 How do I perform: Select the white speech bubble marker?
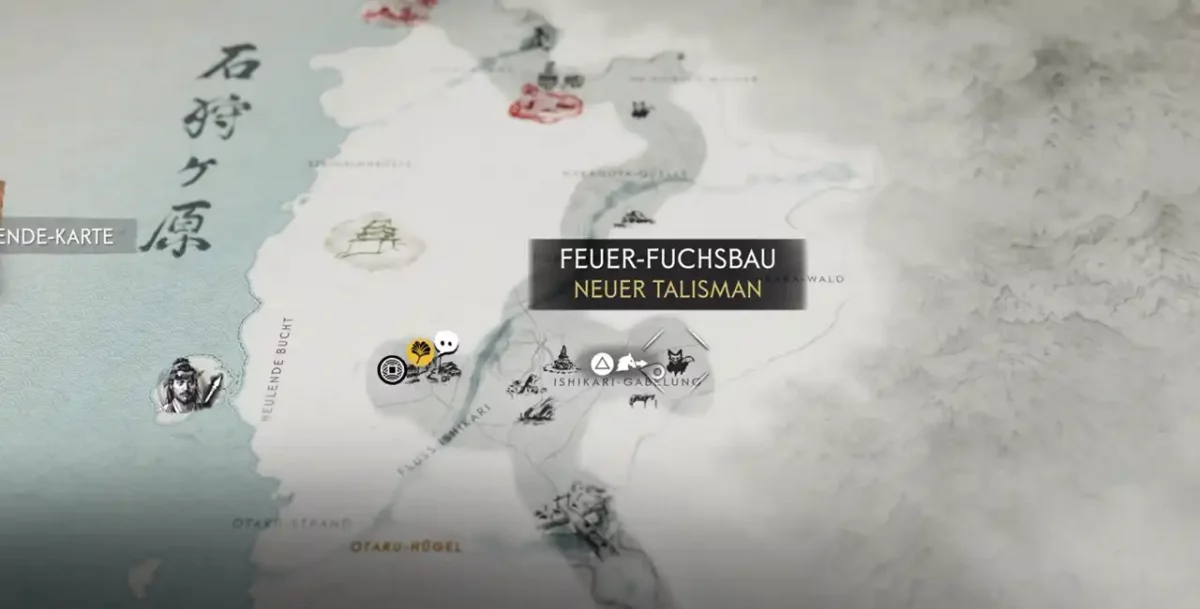pyautogui.click(x=447, y=343)
